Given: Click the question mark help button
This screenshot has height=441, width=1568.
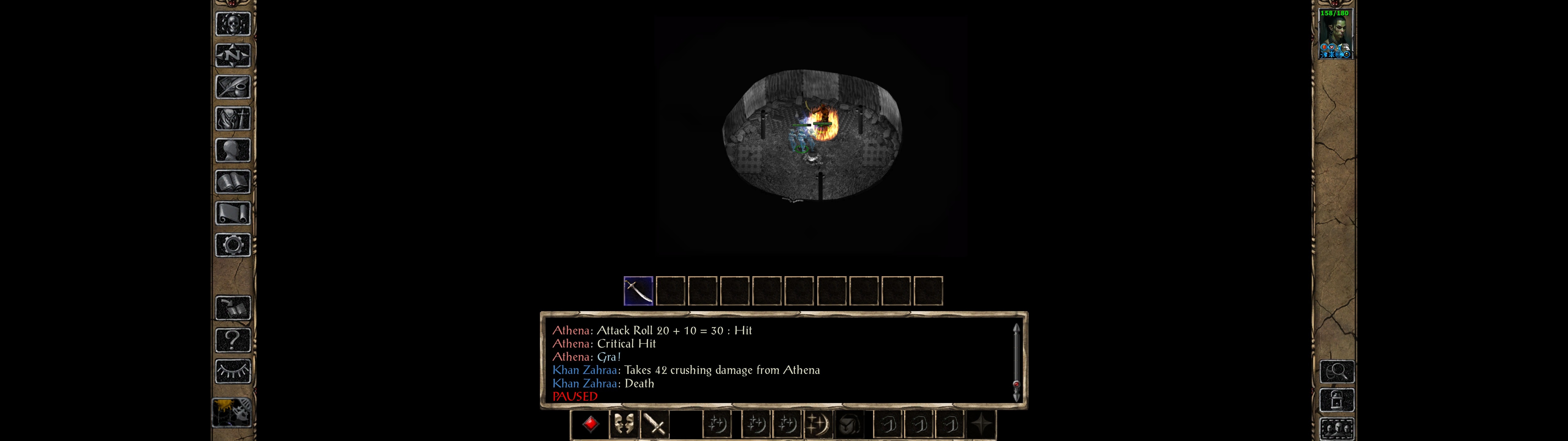Looking at the screenshot, I should click(x=232, y=340).
